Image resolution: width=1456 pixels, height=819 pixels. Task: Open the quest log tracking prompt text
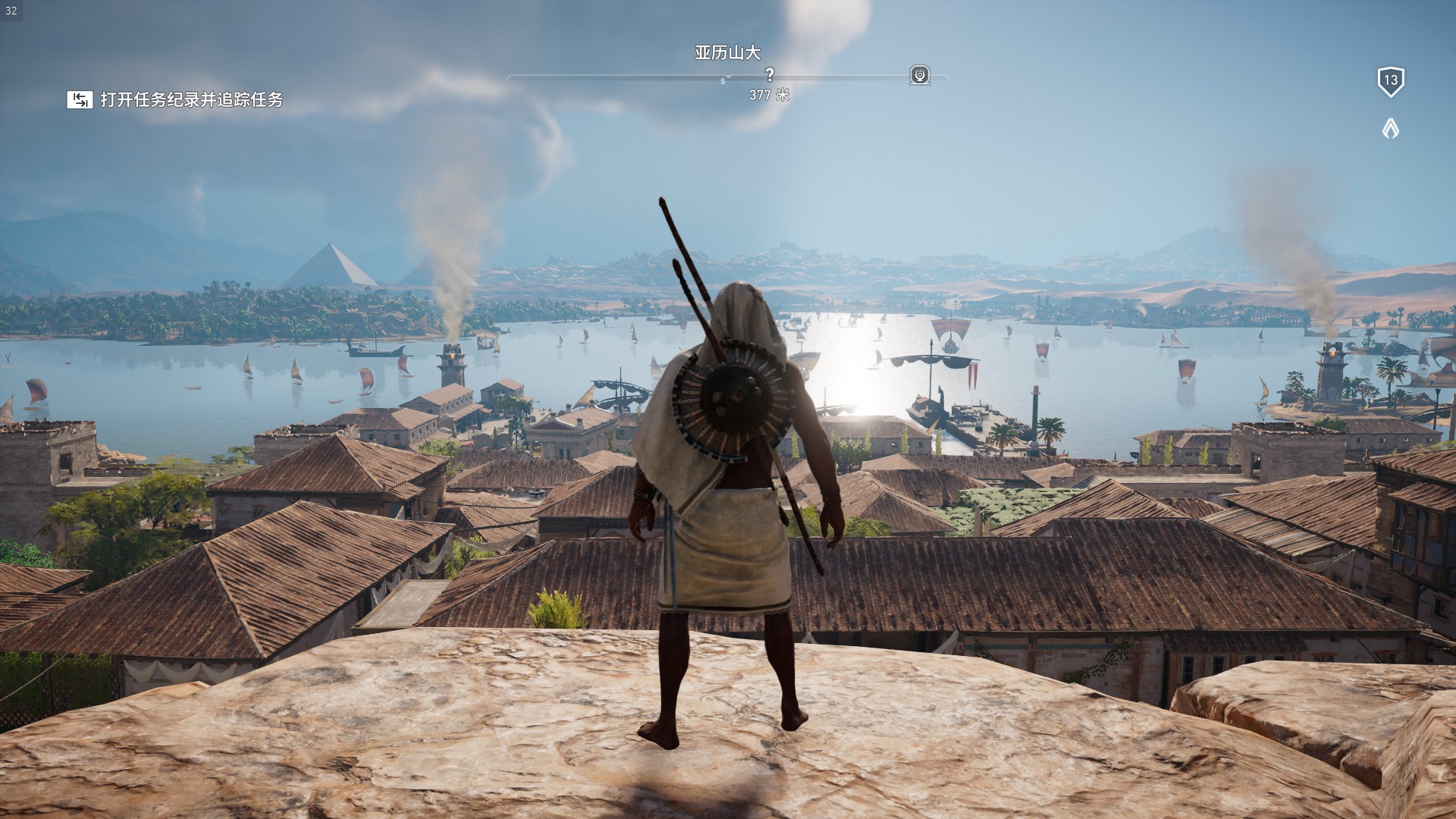[192, 99]
